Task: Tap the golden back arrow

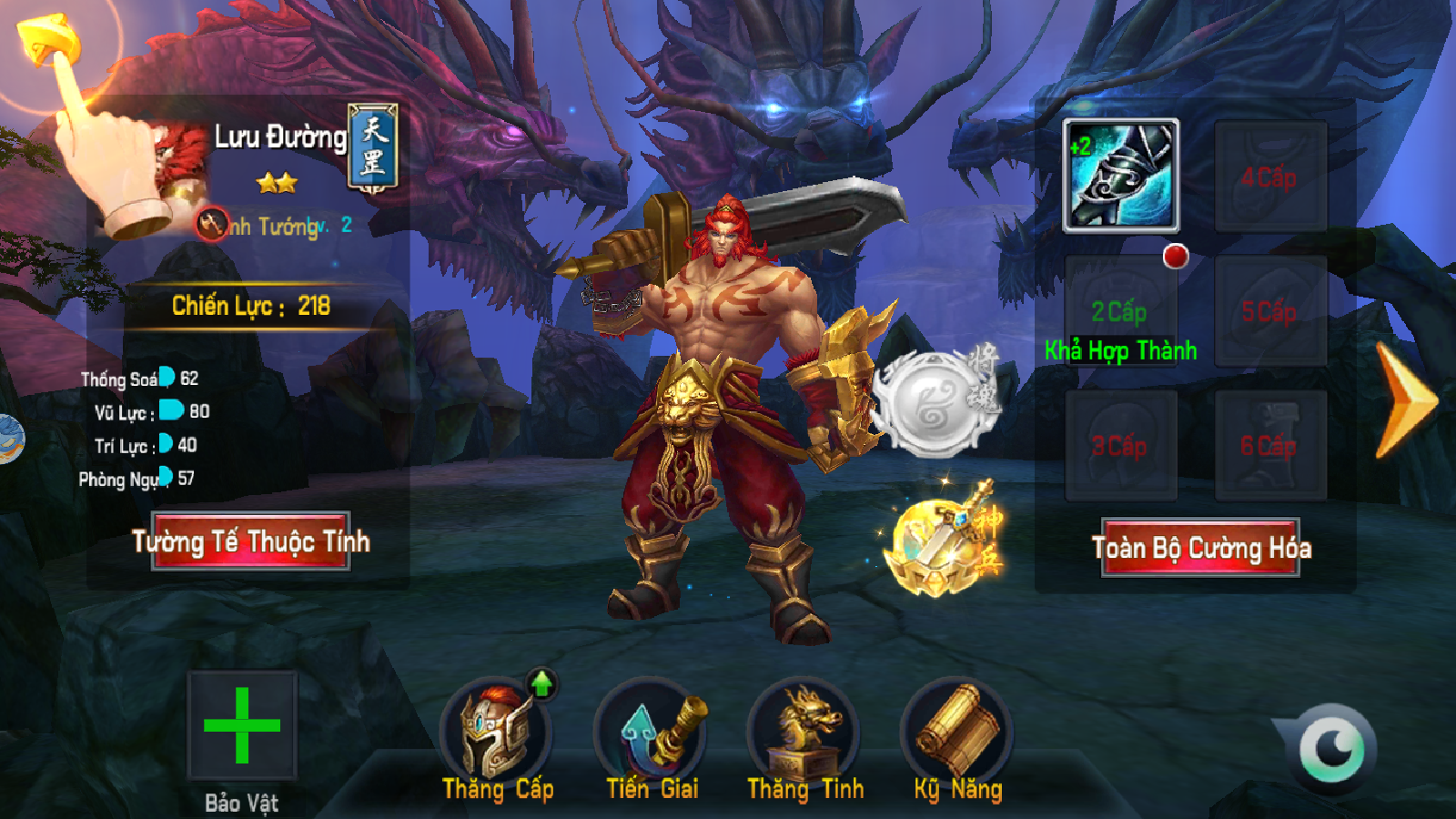Action: [x=45, y=41]
